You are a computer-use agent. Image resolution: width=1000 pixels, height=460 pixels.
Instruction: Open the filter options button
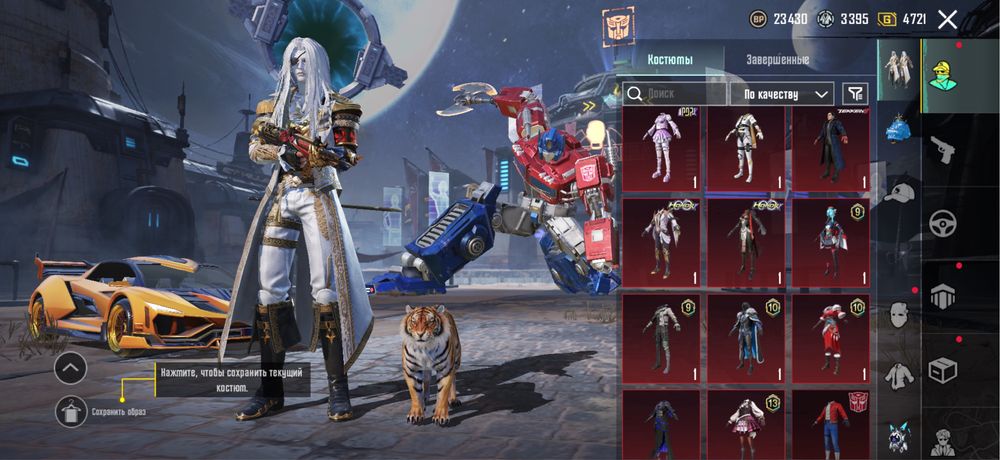click(x=855, y=93)
